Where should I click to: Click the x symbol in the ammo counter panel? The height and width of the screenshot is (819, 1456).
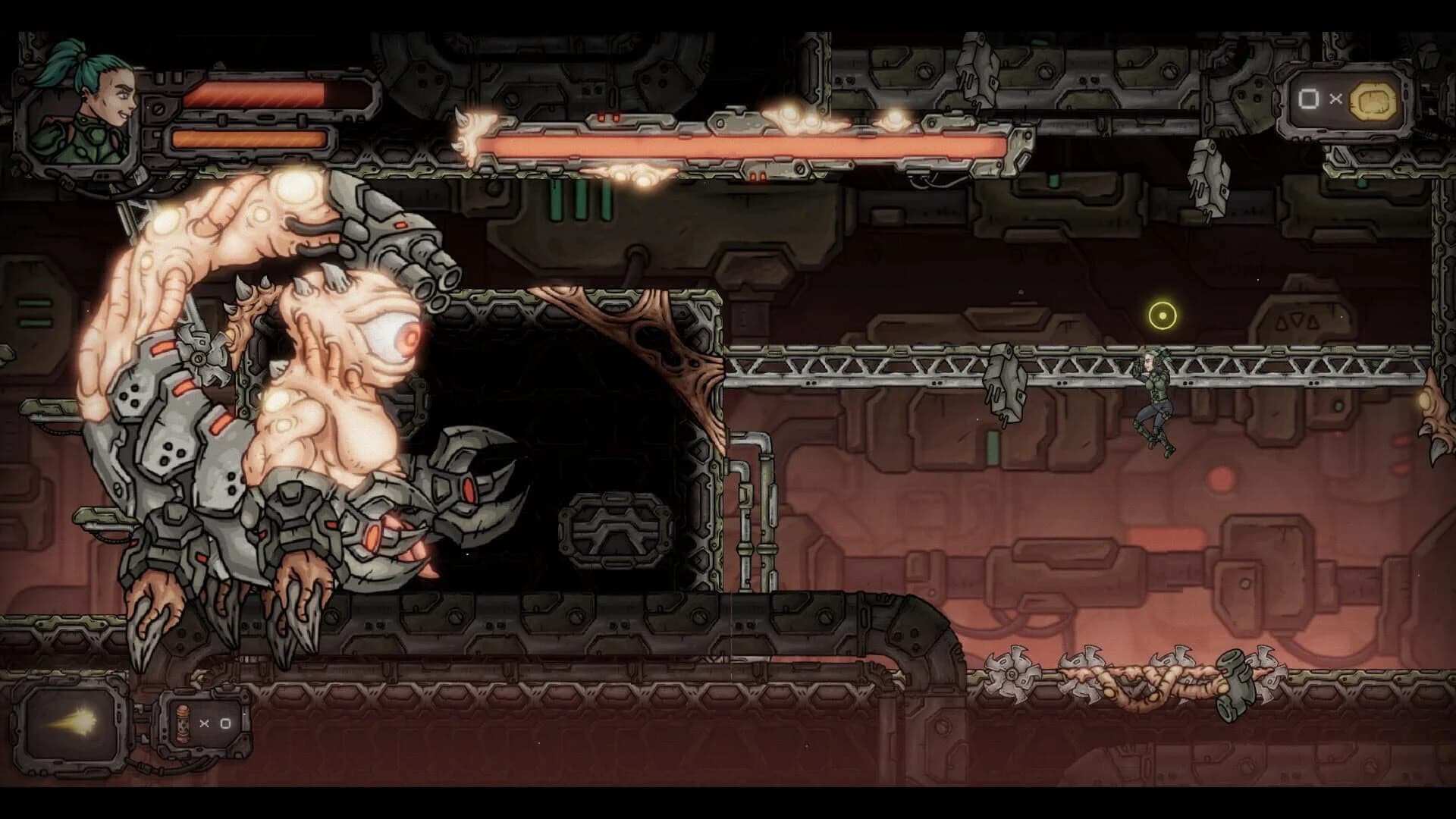[203, 722]
